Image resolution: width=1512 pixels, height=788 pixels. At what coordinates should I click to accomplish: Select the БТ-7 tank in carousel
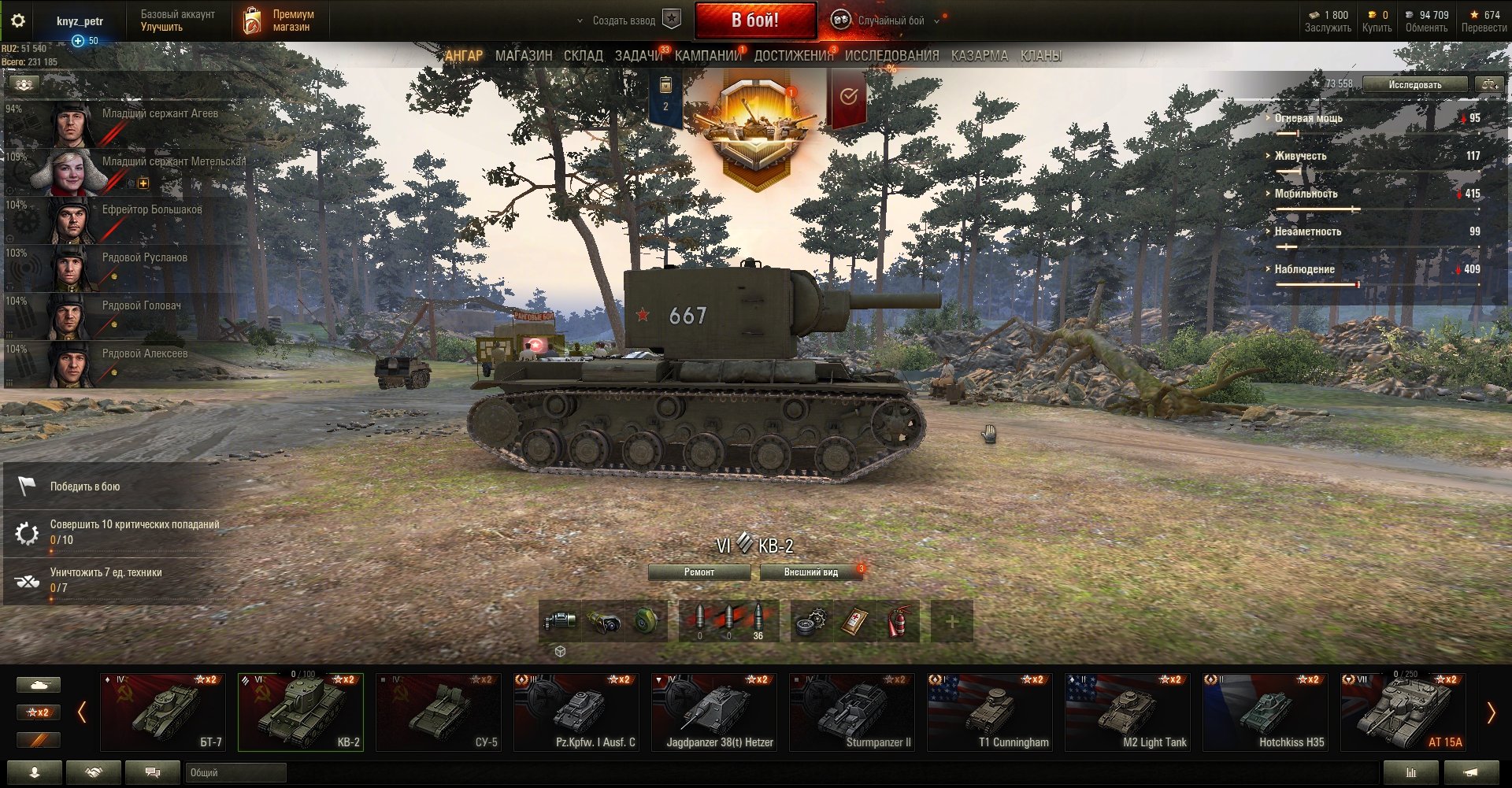pos(163,712)
